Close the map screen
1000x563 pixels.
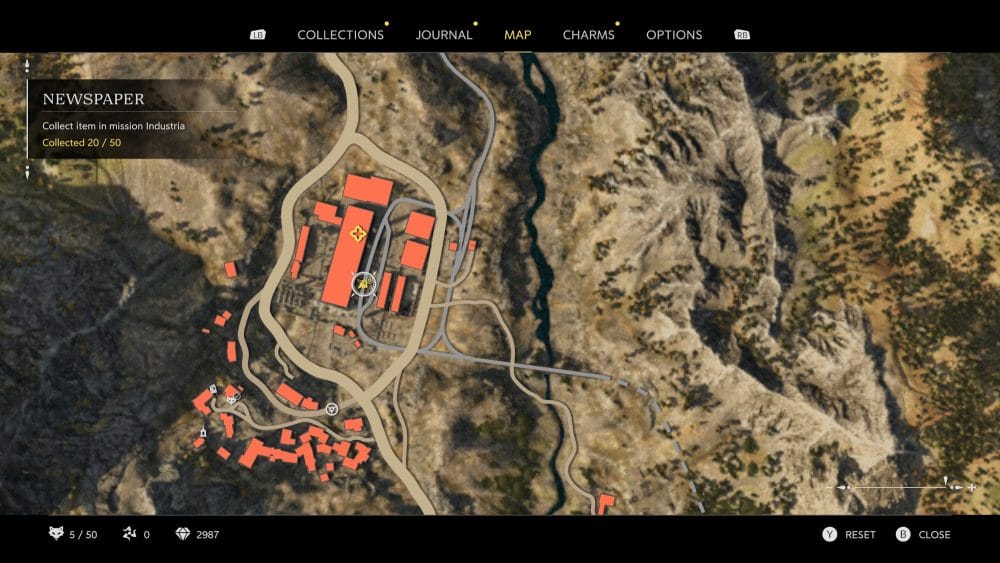click(x=923, y=535)
